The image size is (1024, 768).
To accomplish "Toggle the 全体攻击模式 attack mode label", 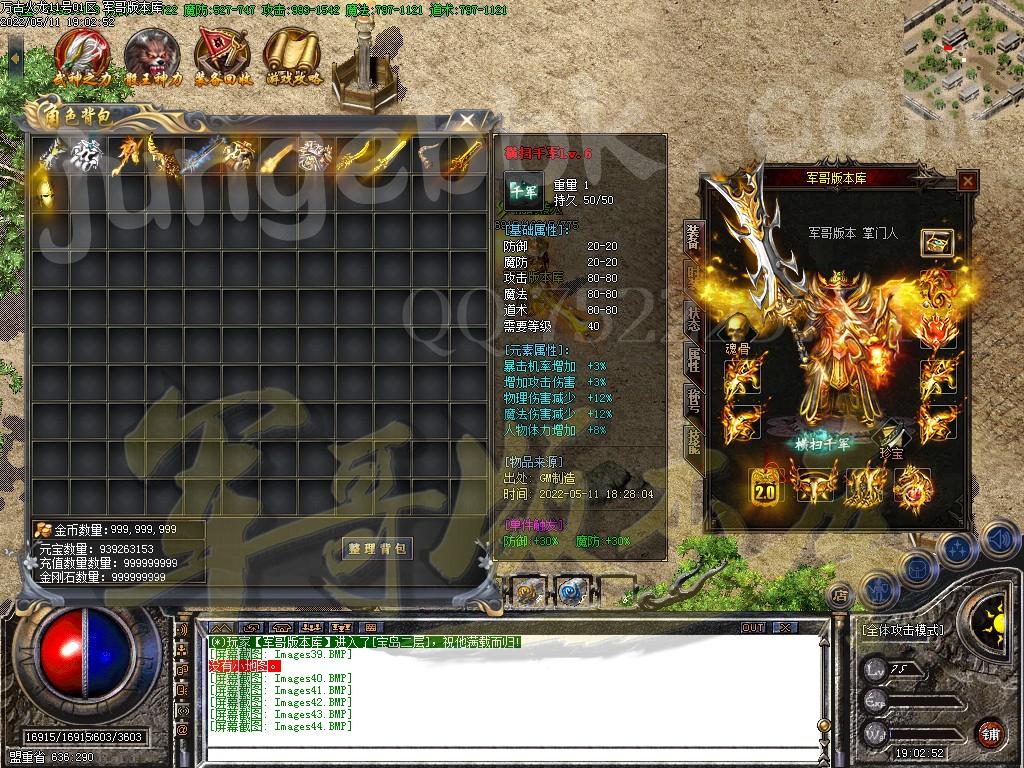I will click(902, 631).
